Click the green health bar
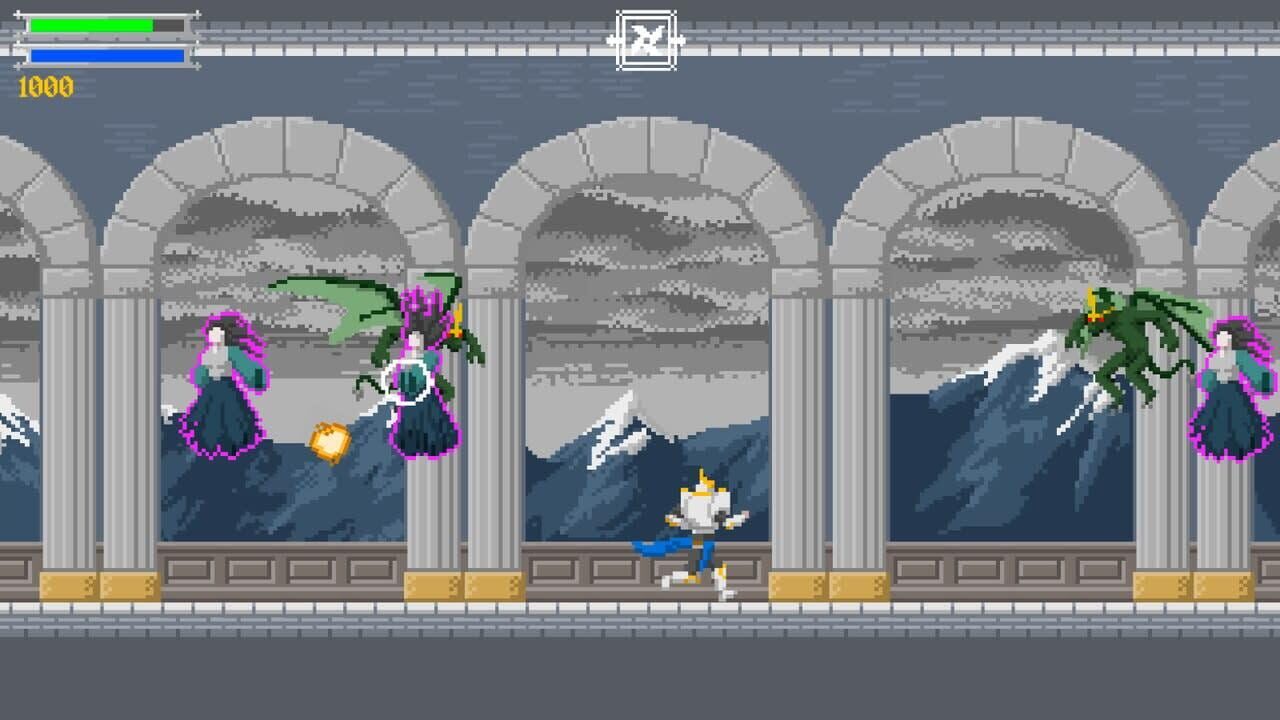 tap(90, 22)
